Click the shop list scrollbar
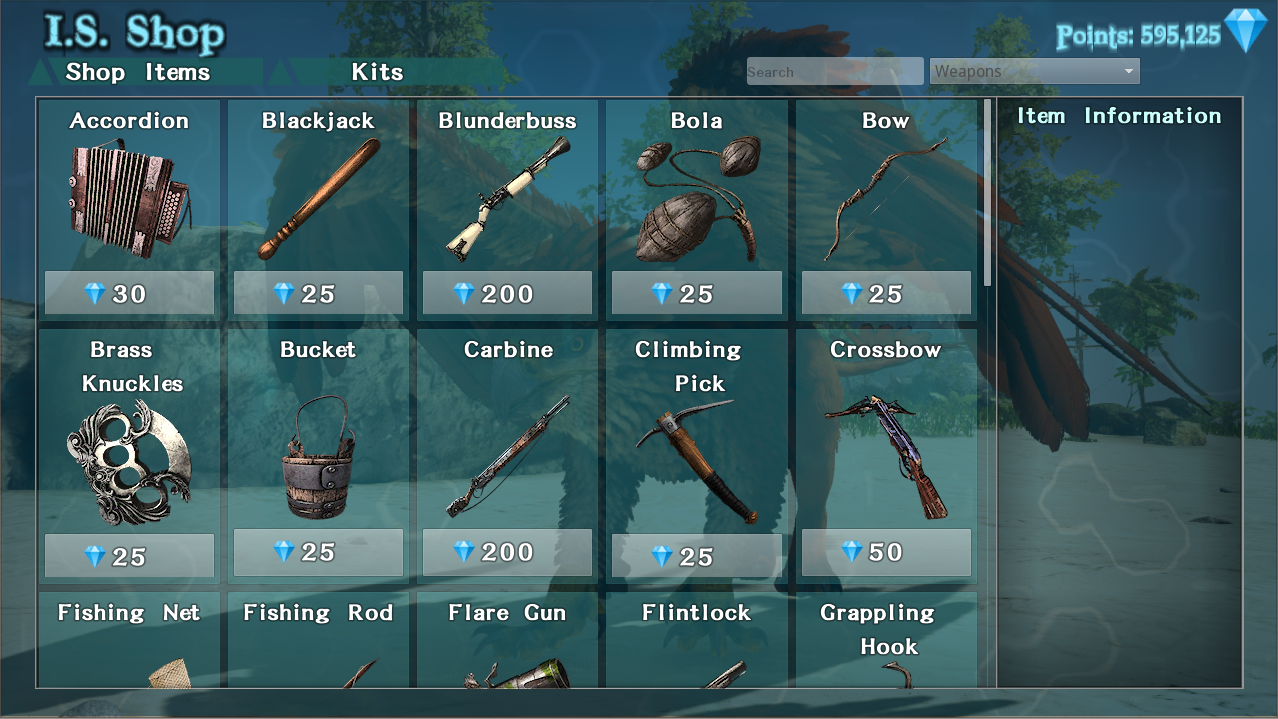Viewport: 1278px width, 719px height. coord(988,190)
